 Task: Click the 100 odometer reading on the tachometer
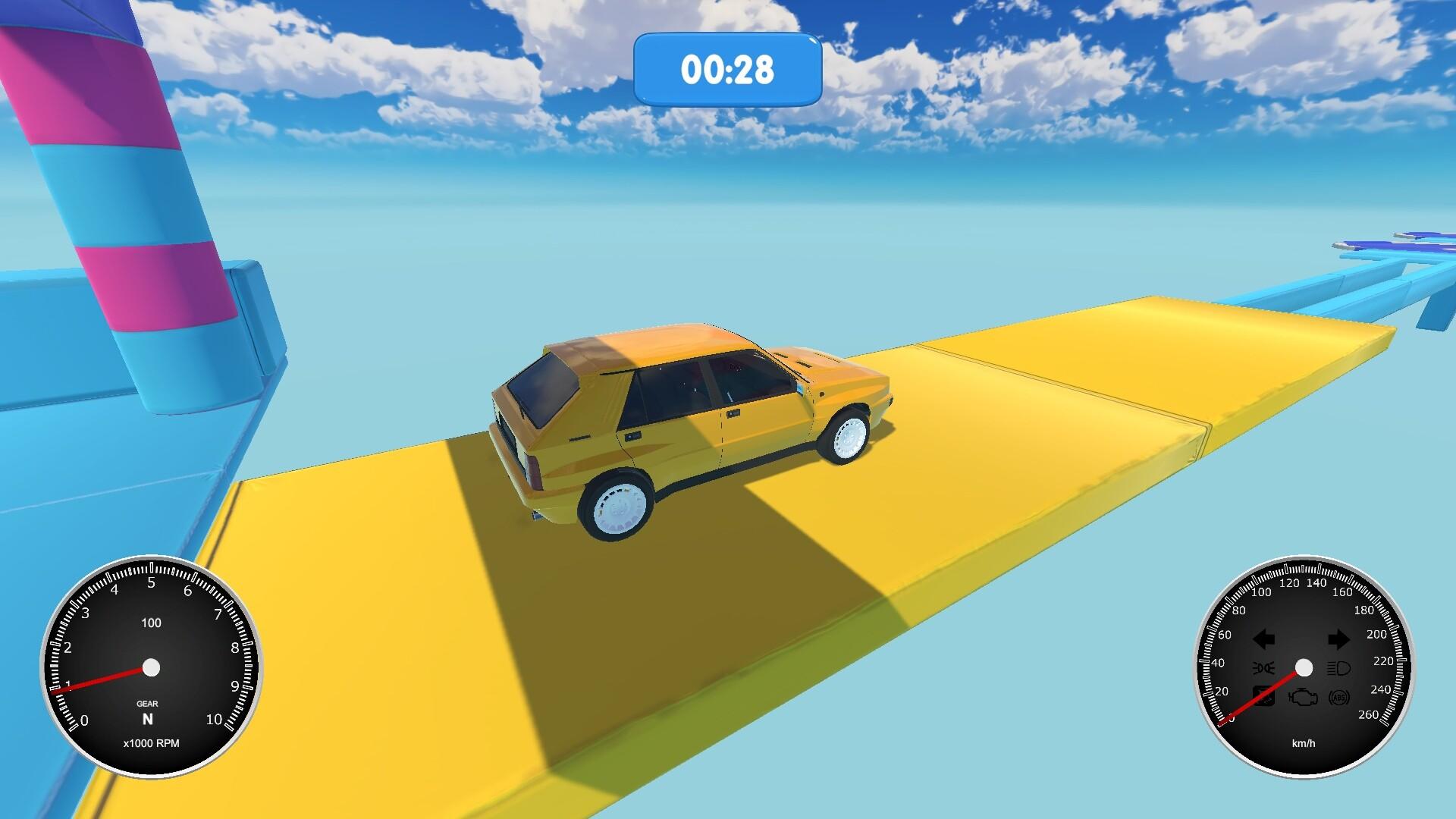click(152, 623)
